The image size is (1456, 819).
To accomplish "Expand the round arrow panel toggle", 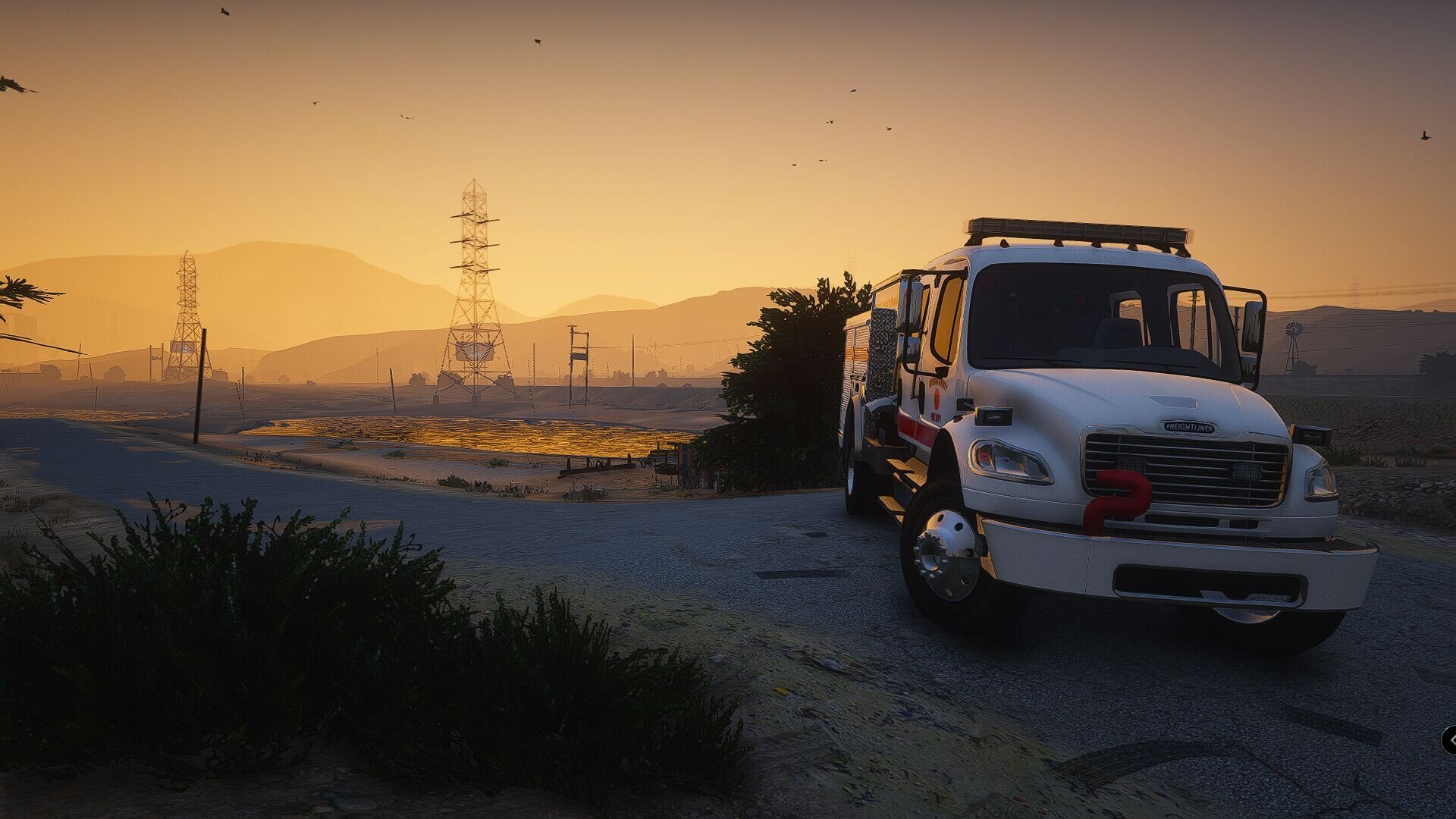I will coord(1450,739).
